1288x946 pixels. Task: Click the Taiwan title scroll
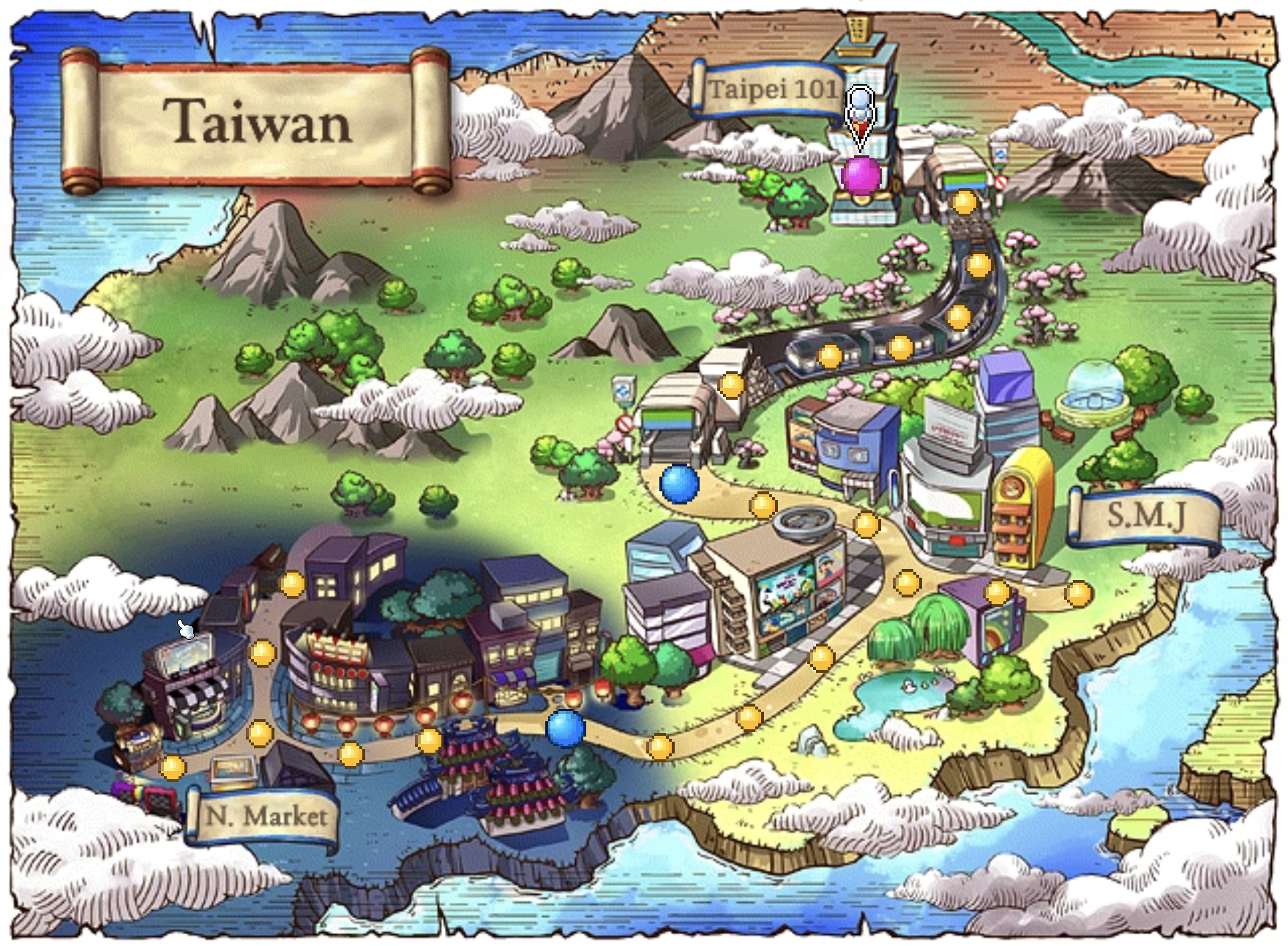point(256,122)
